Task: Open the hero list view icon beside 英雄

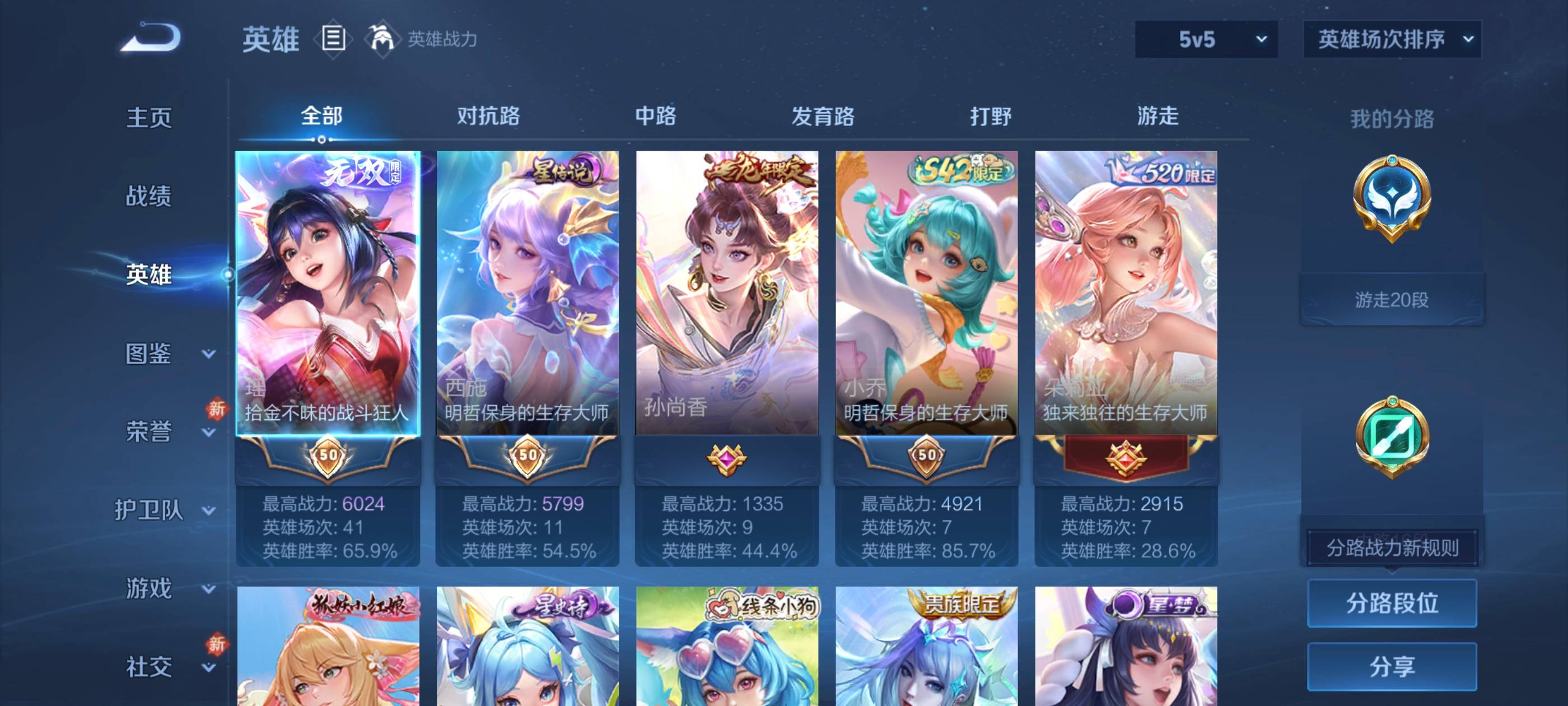Action: (332, 38)
